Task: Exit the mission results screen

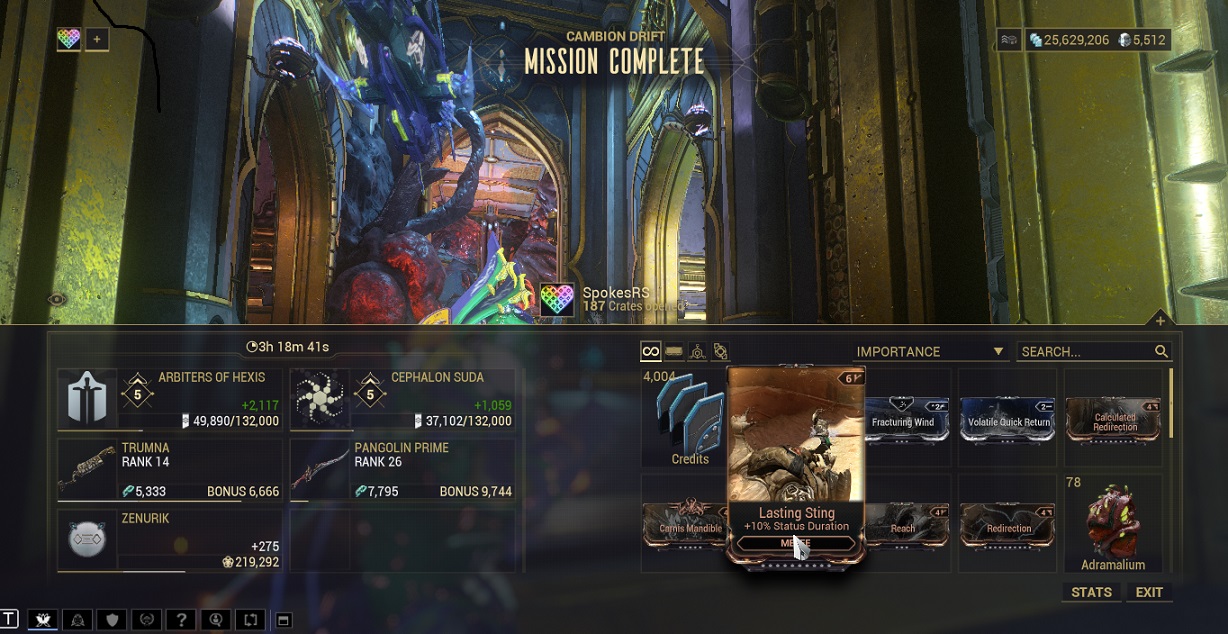Action: click(x=1149, y=592)
